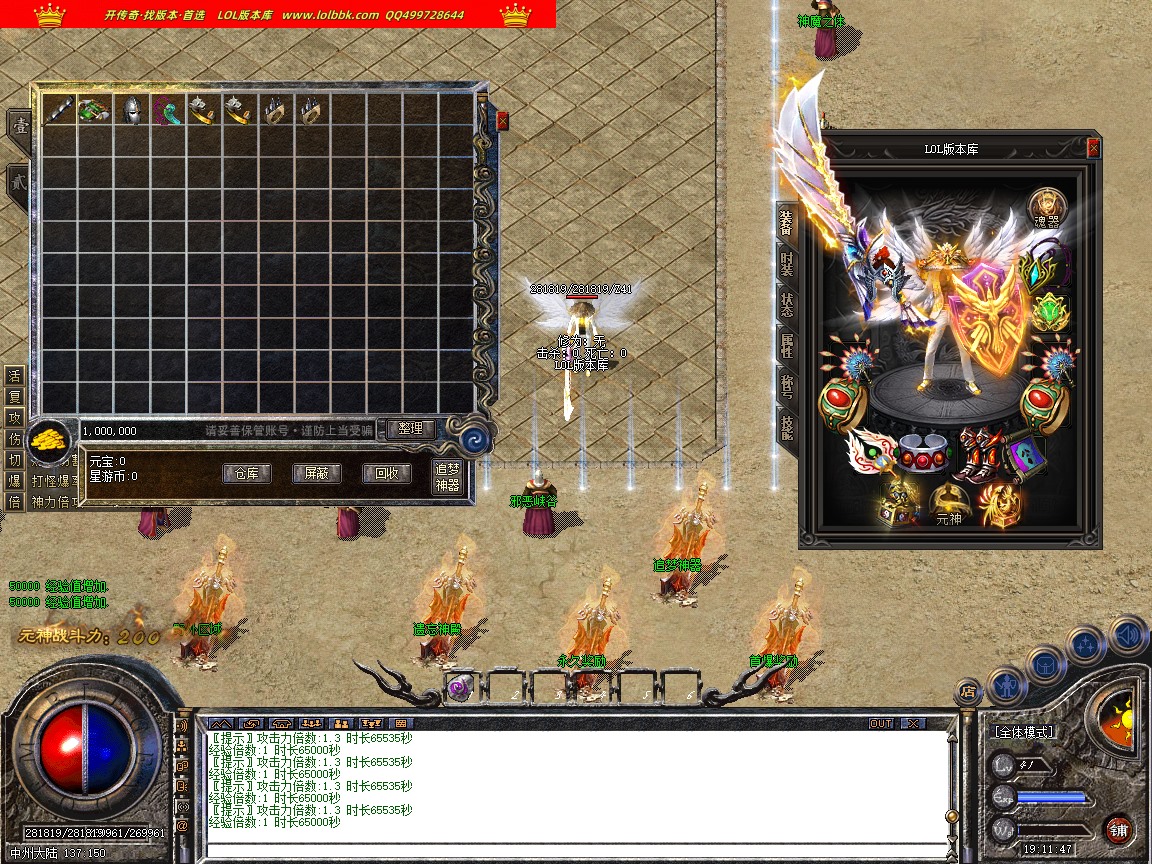Select the steel helmet in the bag
Image resolution: width=1152 pixels, height=864 pixels.
131,111
